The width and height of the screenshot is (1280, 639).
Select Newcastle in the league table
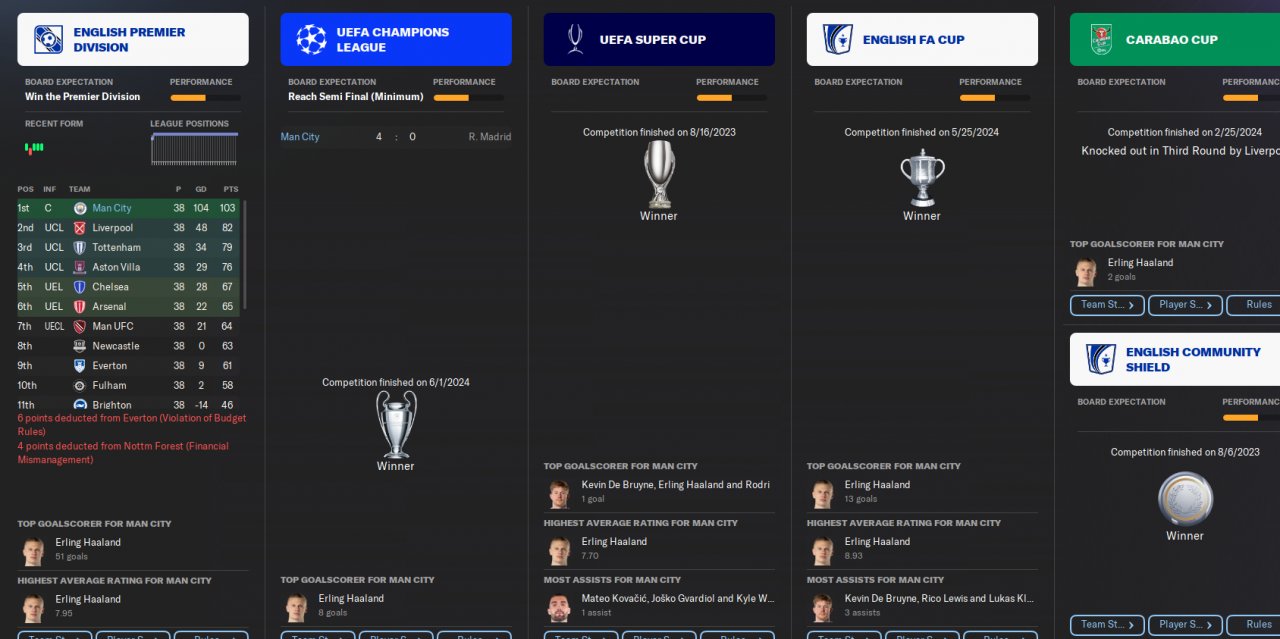tap(115, 346)
